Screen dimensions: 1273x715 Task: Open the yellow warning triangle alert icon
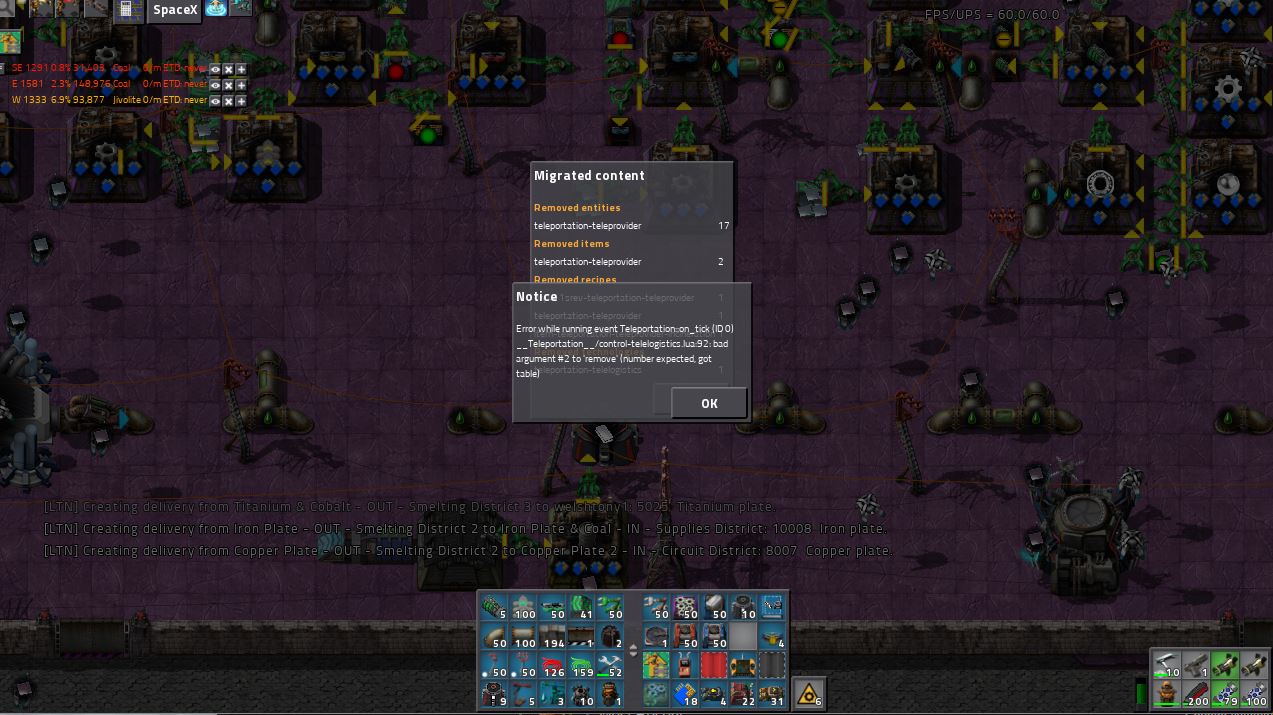point(808,693)
